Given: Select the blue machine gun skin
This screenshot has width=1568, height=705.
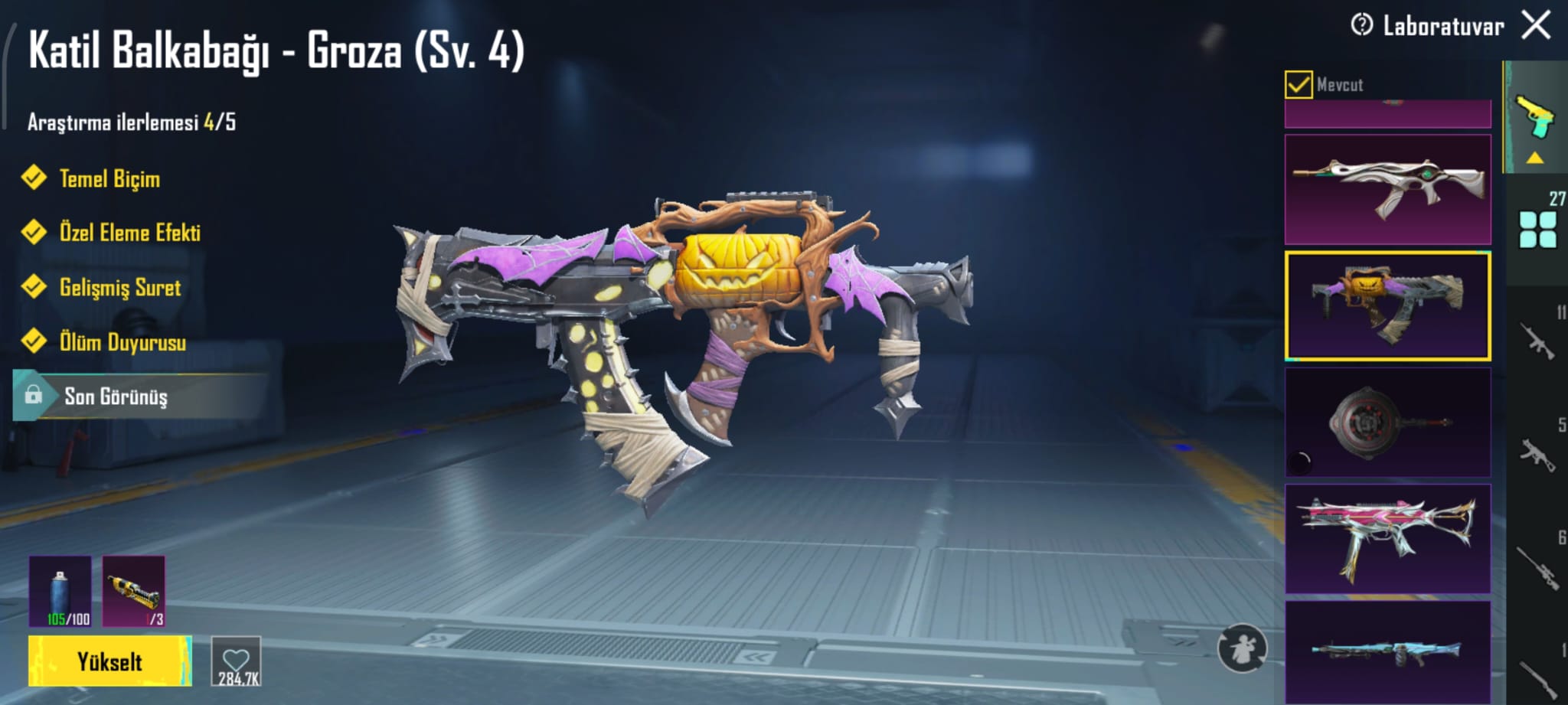Looking at the screenshot, I should [1387, 651].
